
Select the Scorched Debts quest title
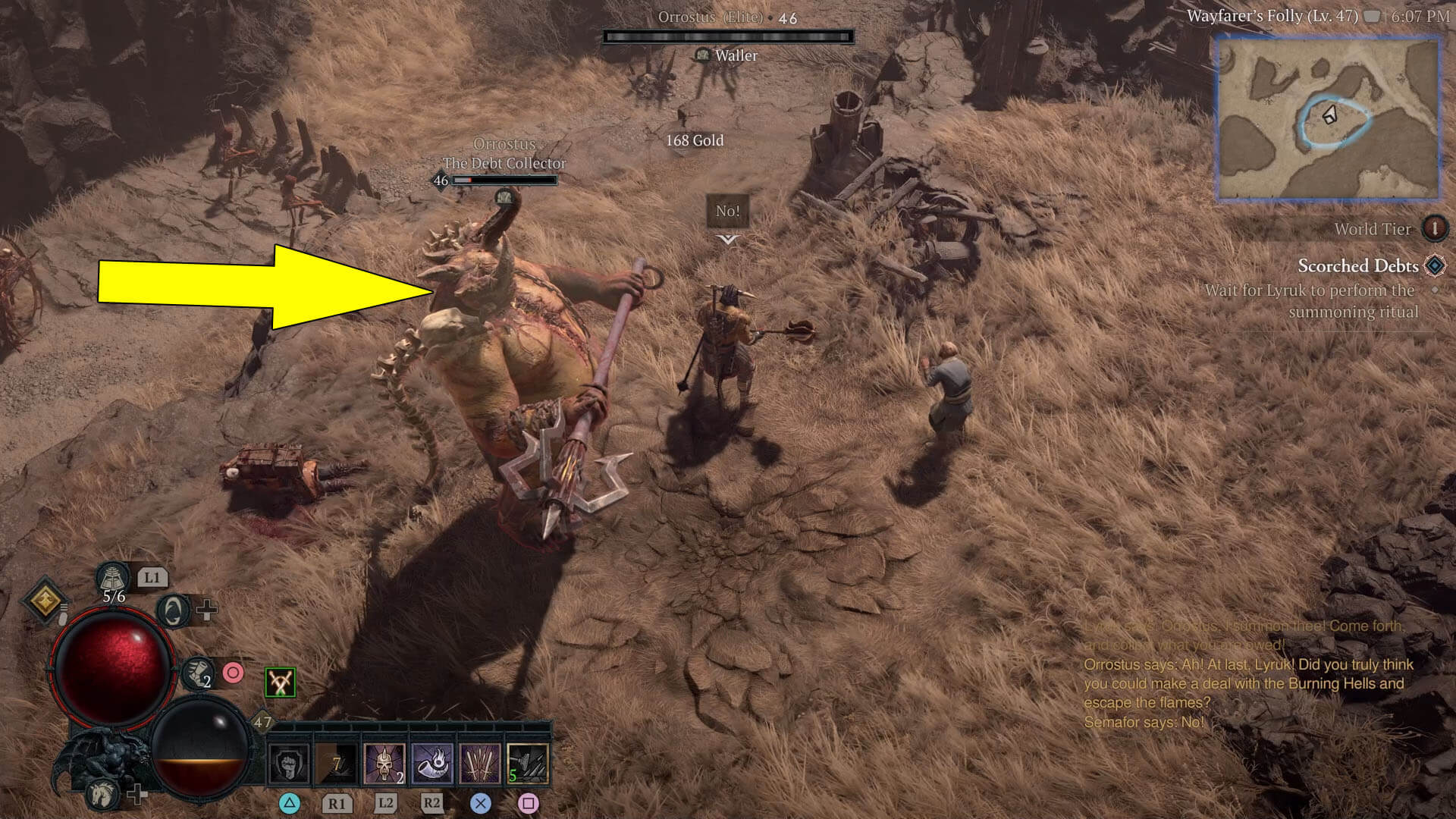pos(1357,266)
